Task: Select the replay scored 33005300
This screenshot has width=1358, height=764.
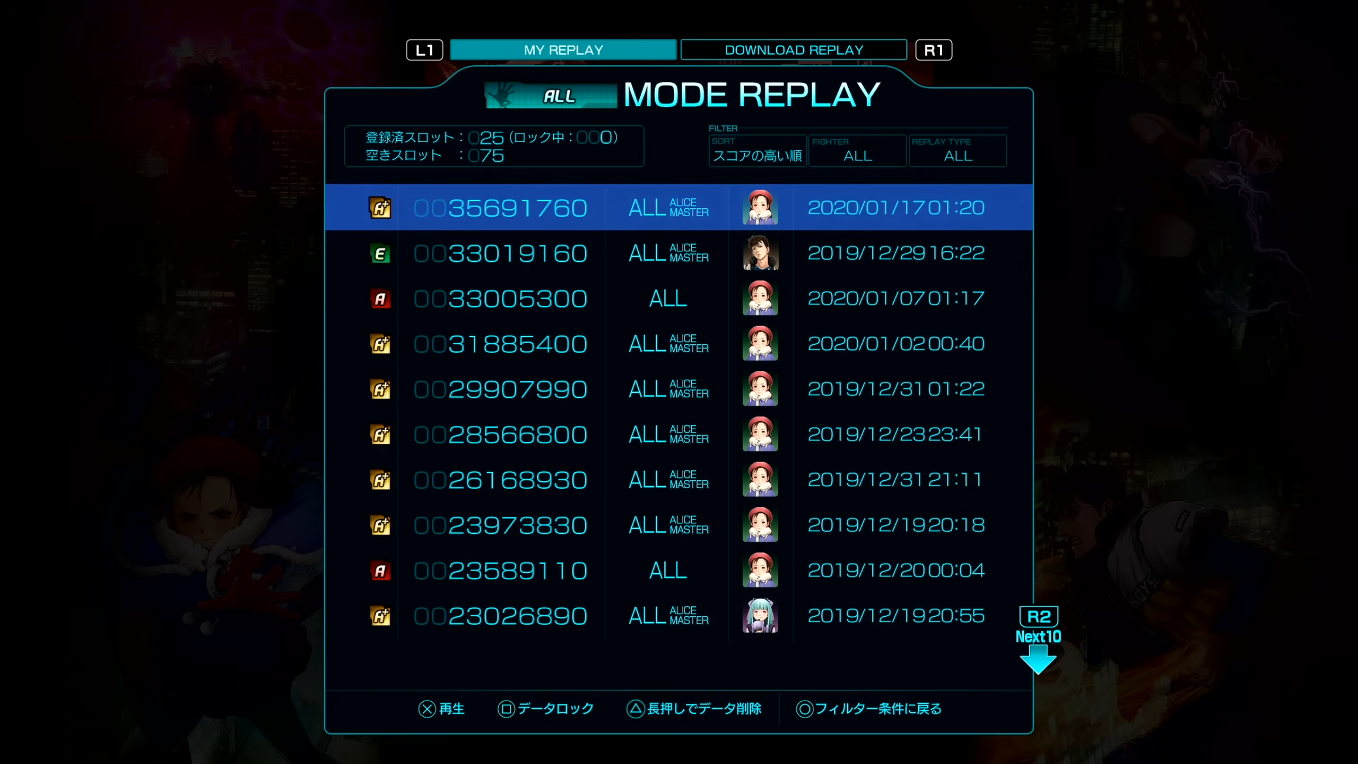Action: tap(678, 298)
